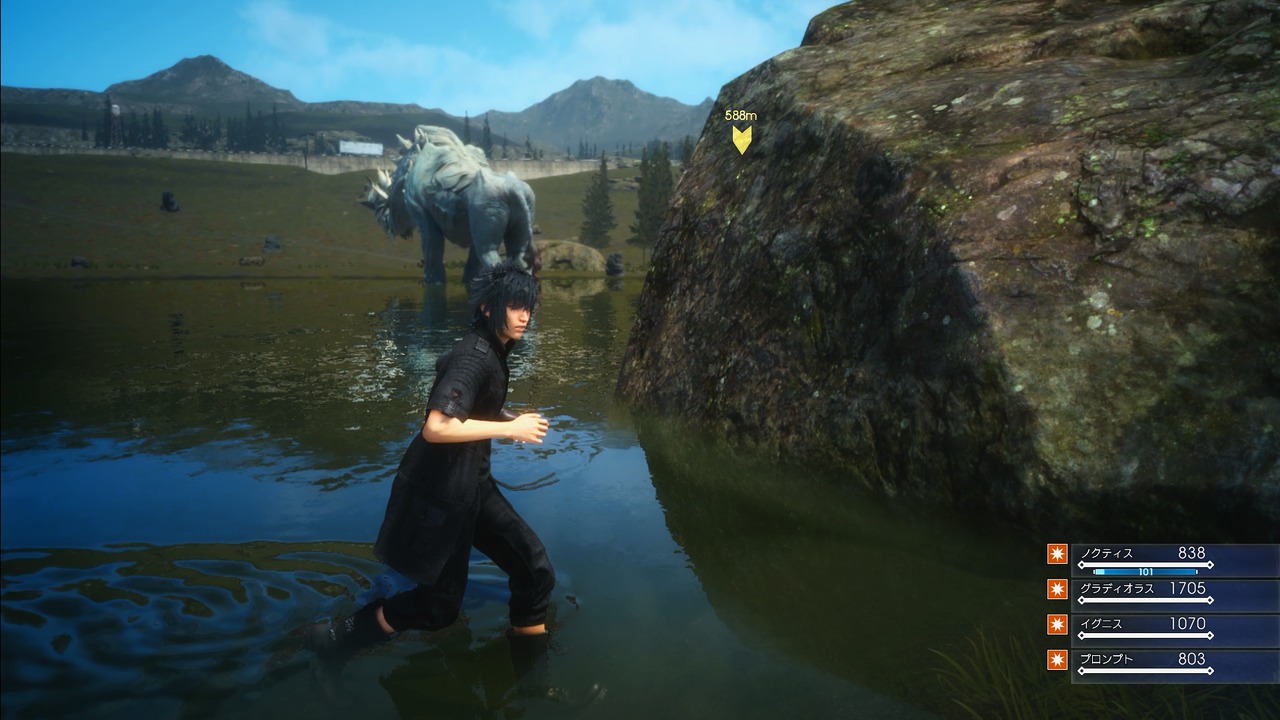The image size is (1280, 720).
Task: Click Ignis's HP bar
Action: (1145, 635)
